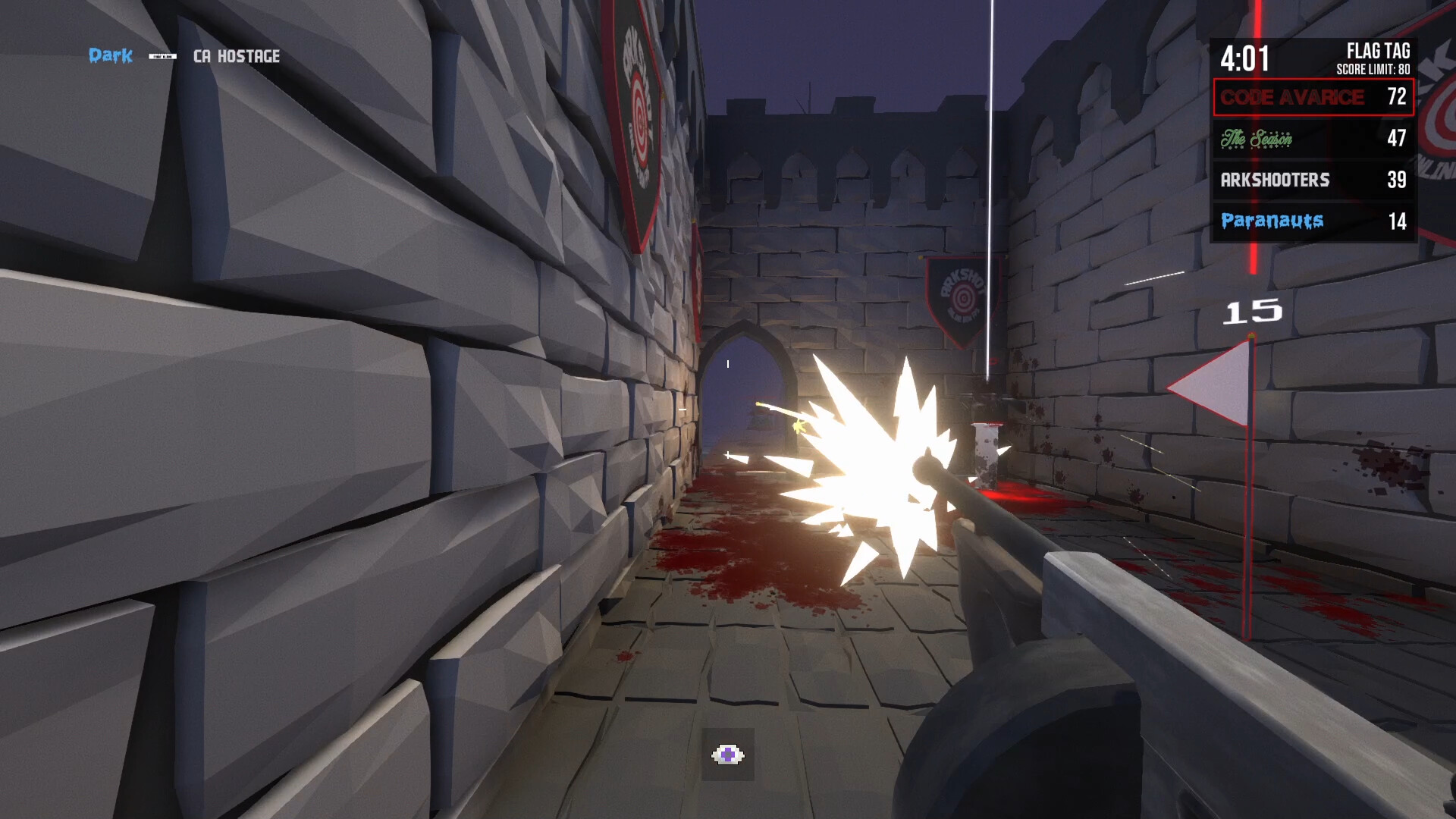This screenshot has width=1456, height=819.
Task: Toggle The Season team row
Action: click(x=1313, y=140)
